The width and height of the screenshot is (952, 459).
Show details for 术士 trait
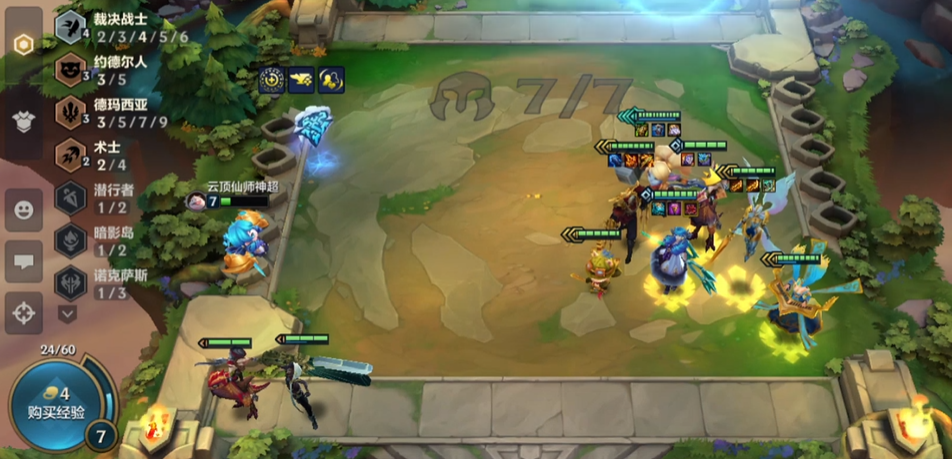click(x=71, y=155)
